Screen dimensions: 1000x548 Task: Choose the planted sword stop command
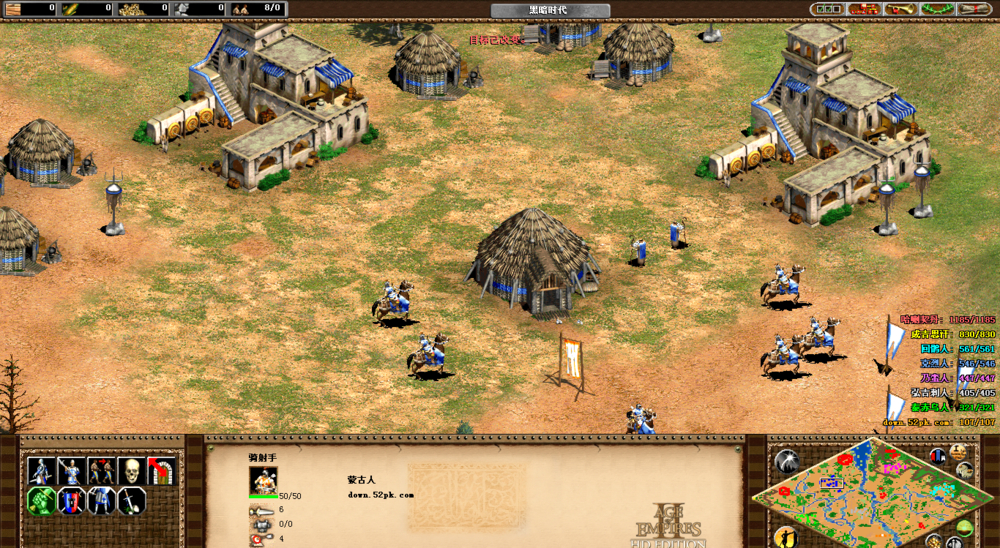pos(131,501)
